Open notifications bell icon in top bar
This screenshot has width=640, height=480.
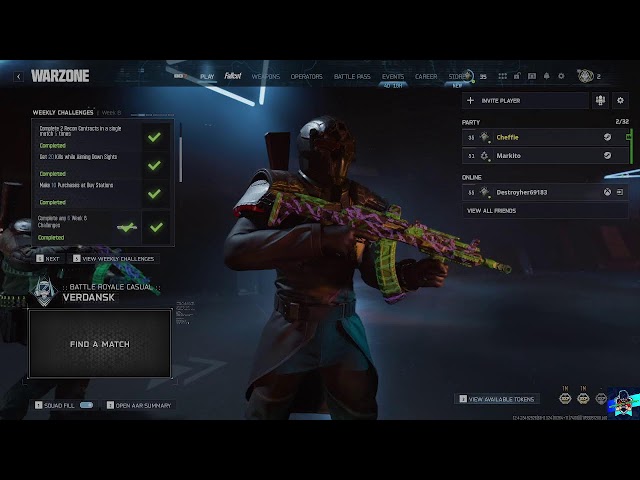click(x=546, y=76)
